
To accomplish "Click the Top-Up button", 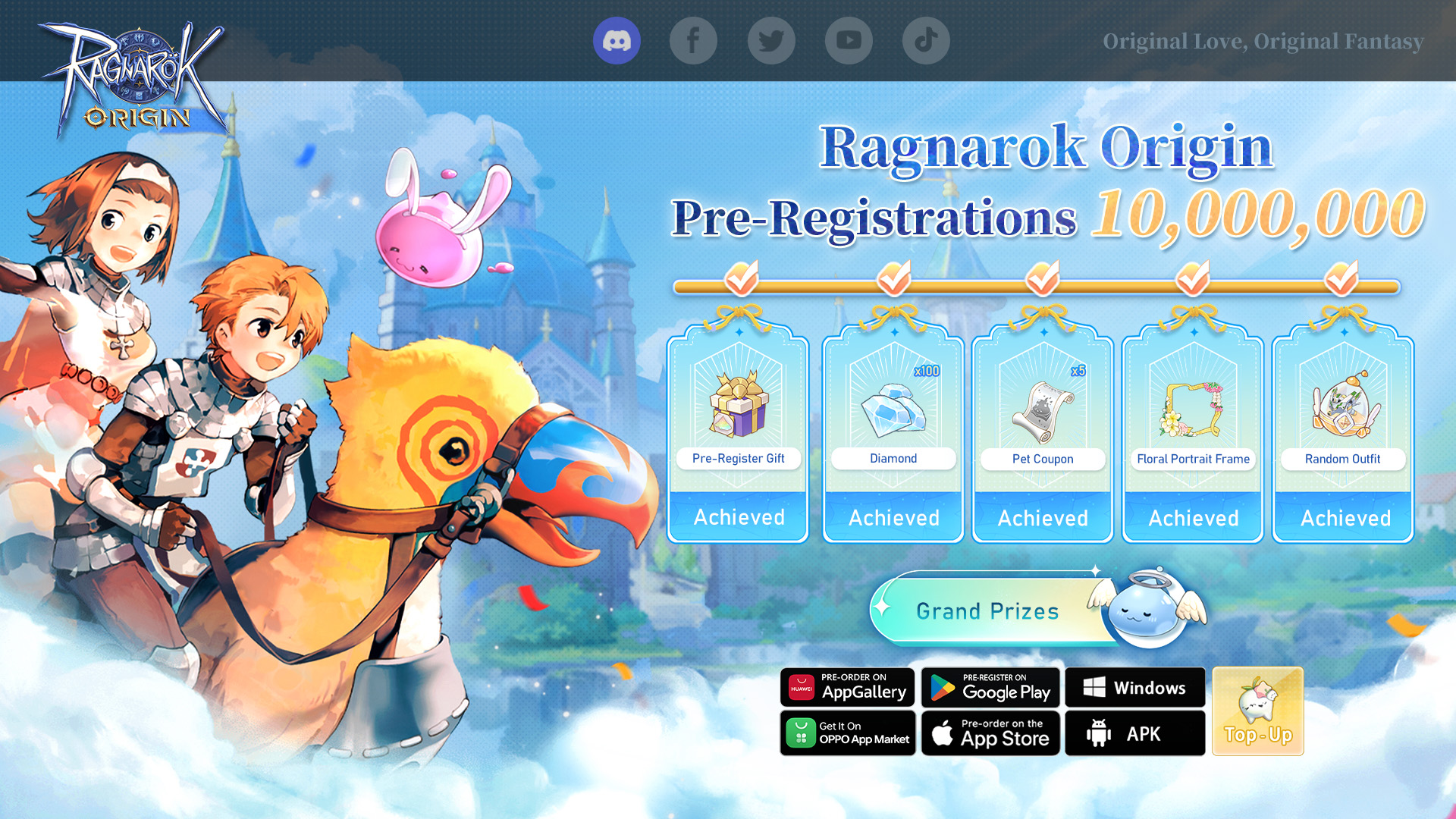I will coord(1257,711).
